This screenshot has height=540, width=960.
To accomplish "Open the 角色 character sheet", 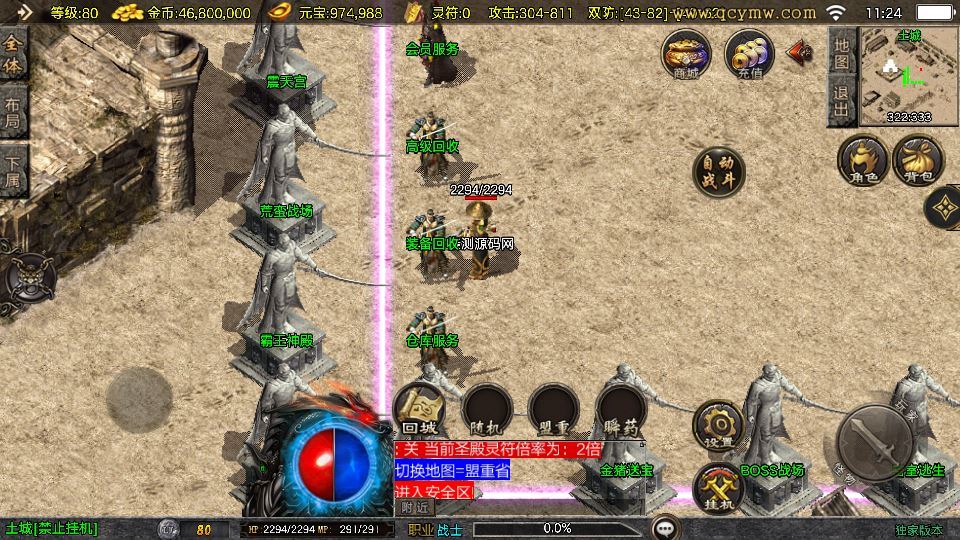I will 862,162.
